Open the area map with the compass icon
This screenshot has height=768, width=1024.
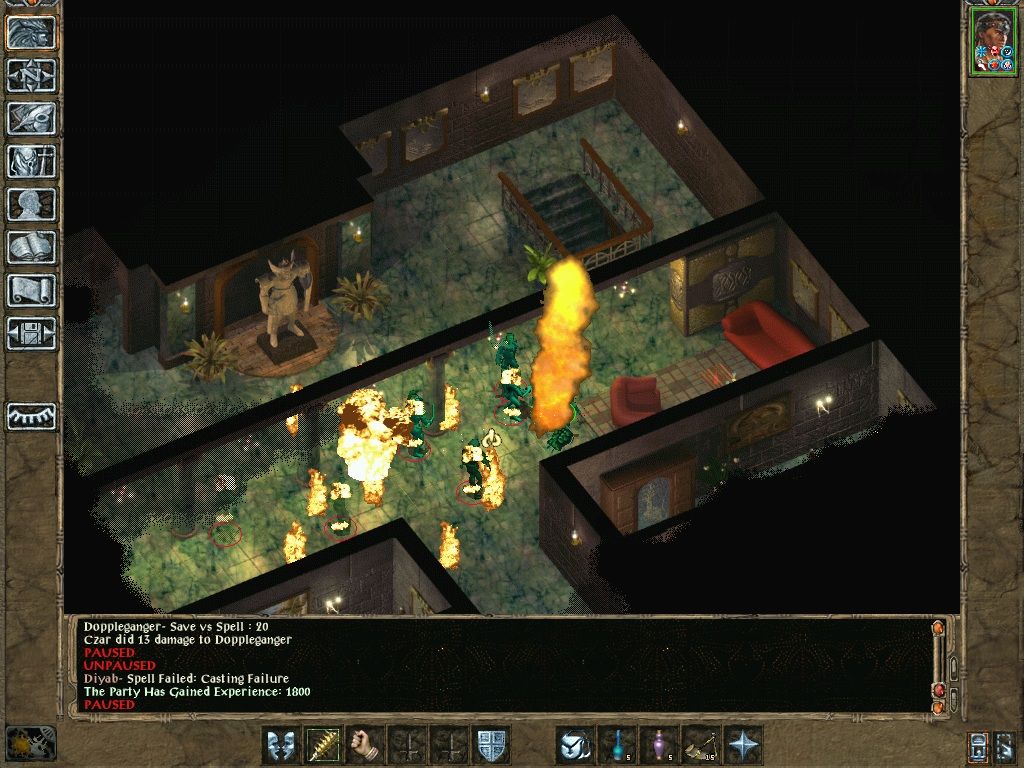(32, 75)
